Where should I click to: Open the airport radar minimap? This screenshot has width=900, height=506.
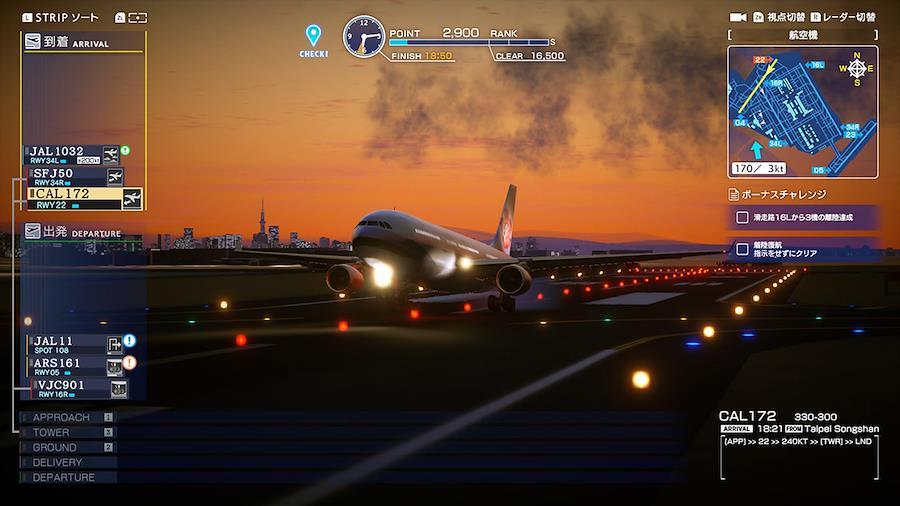(802, 112)
